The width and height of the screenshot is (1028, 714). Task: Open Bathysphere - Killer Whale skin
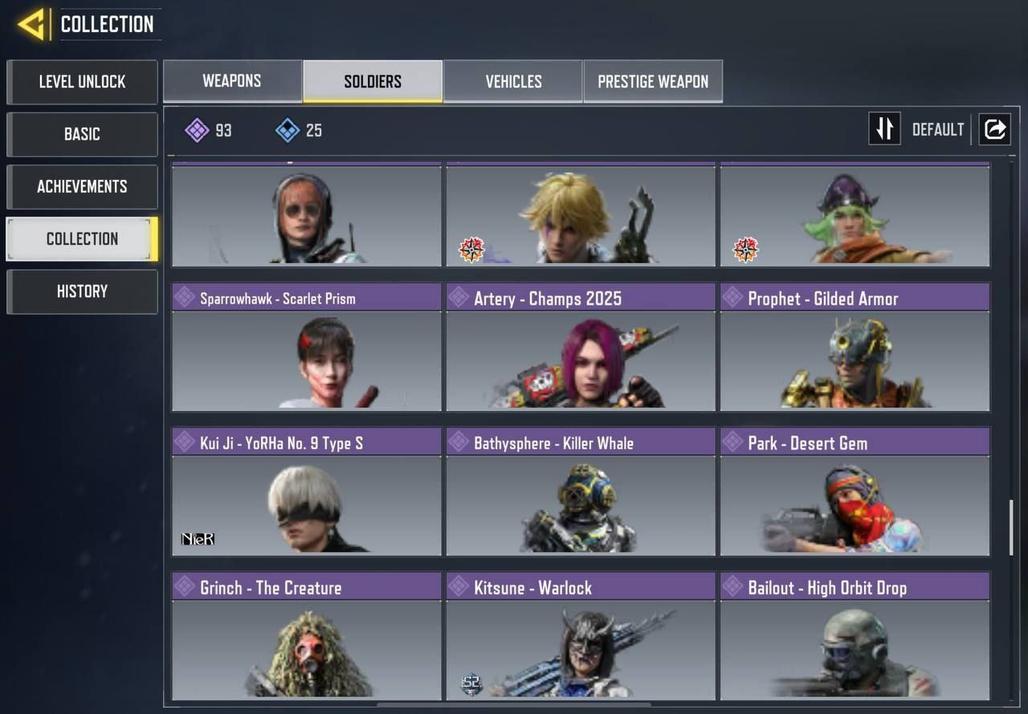(580, 493)
